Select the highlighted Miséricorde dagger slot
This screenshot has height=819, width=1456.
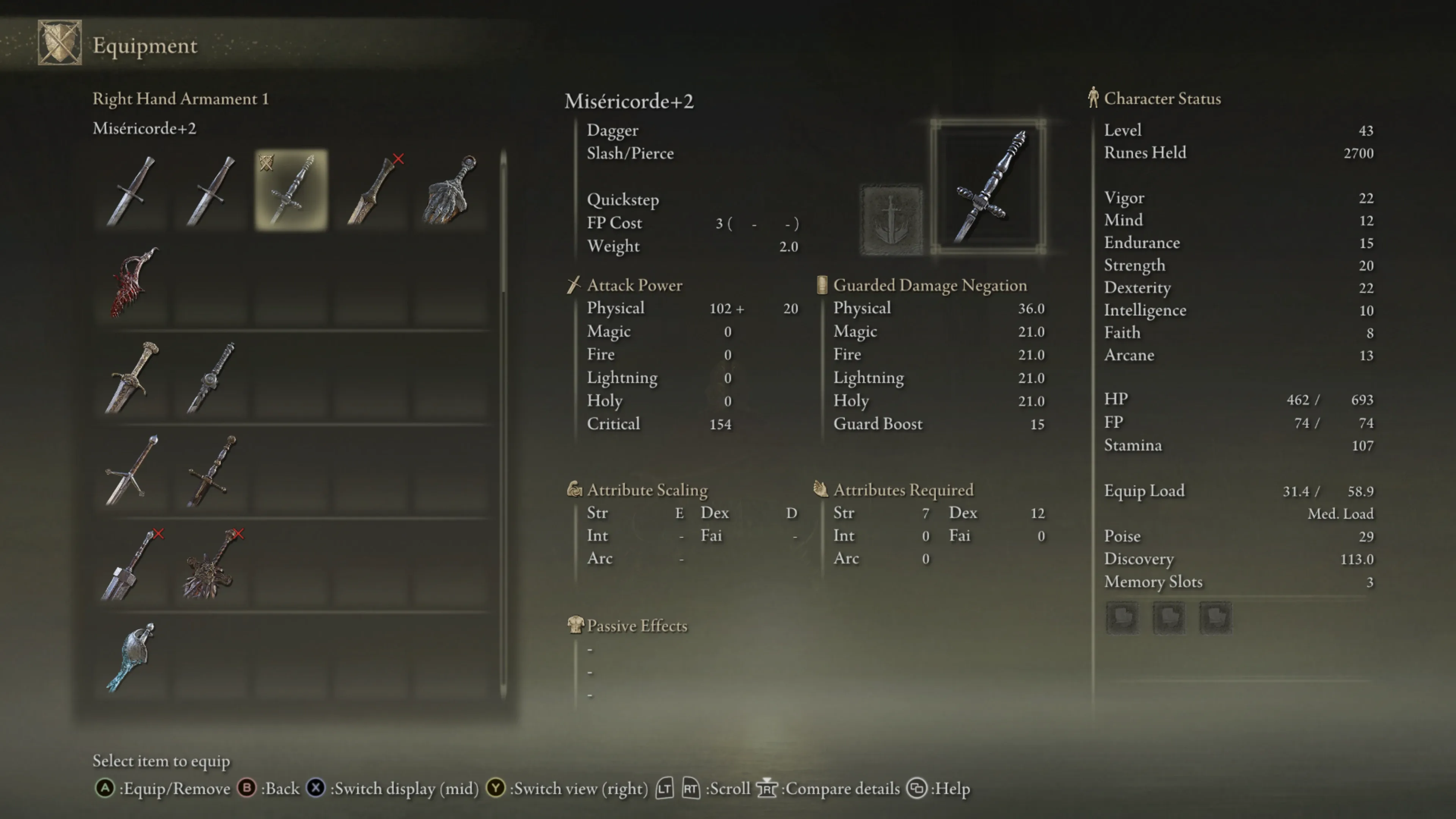click(291, 190)
